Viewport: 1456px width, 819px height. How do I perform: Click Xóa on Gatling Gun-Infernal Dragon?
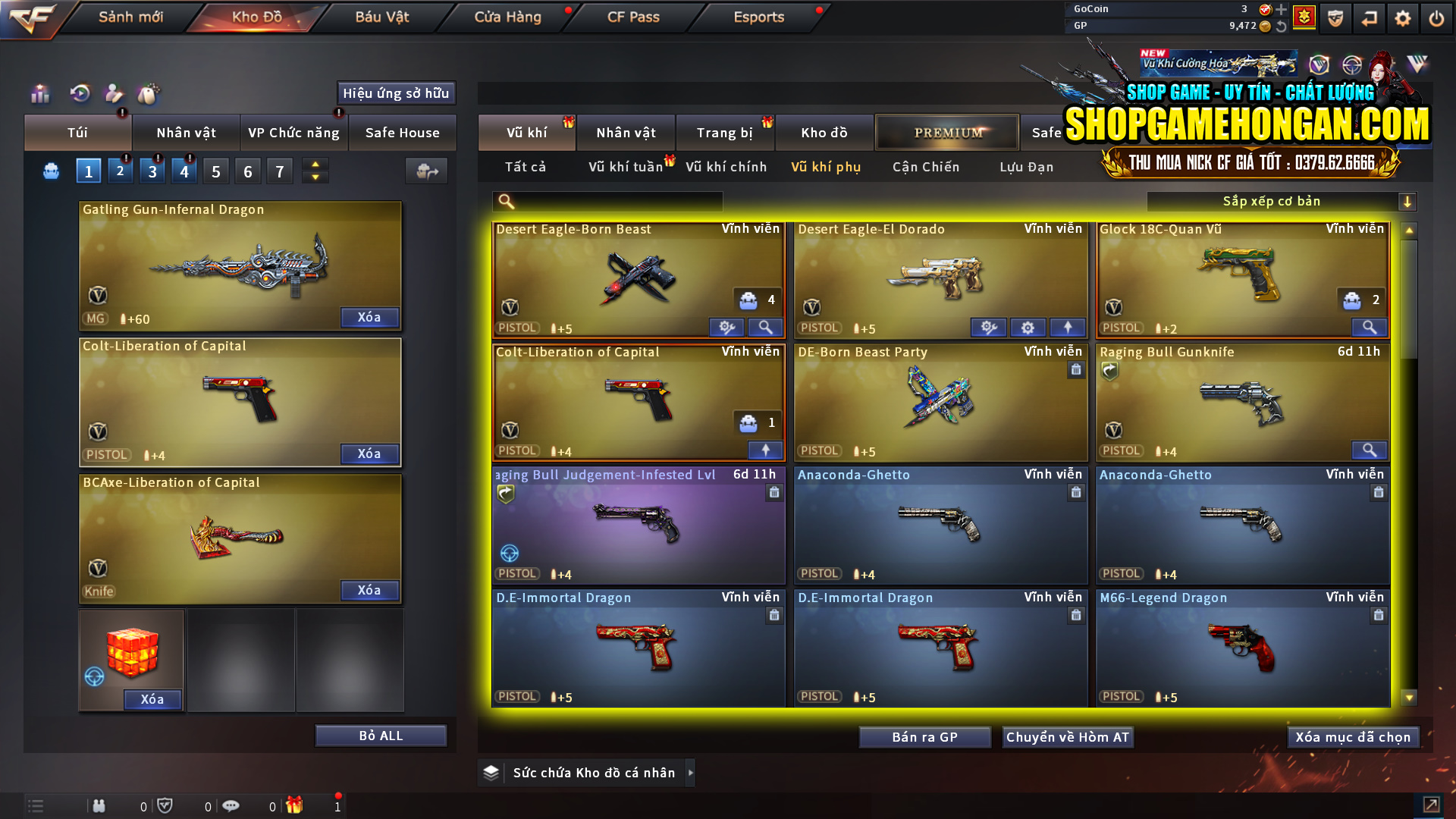[369, 317]
